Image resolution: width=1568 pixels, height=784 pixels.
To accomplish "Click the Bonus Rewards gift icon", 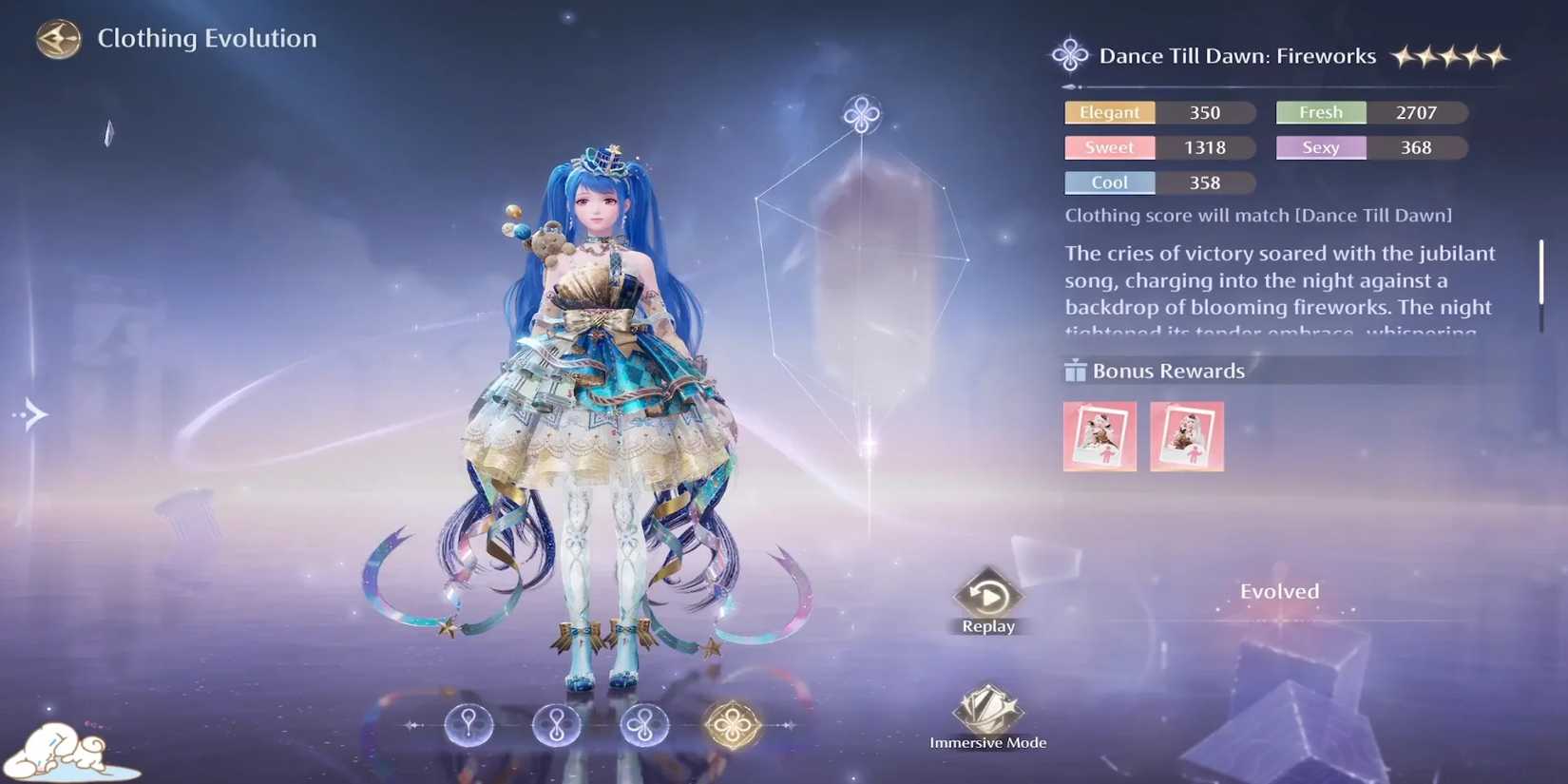I will click(x=1075, y=371).
